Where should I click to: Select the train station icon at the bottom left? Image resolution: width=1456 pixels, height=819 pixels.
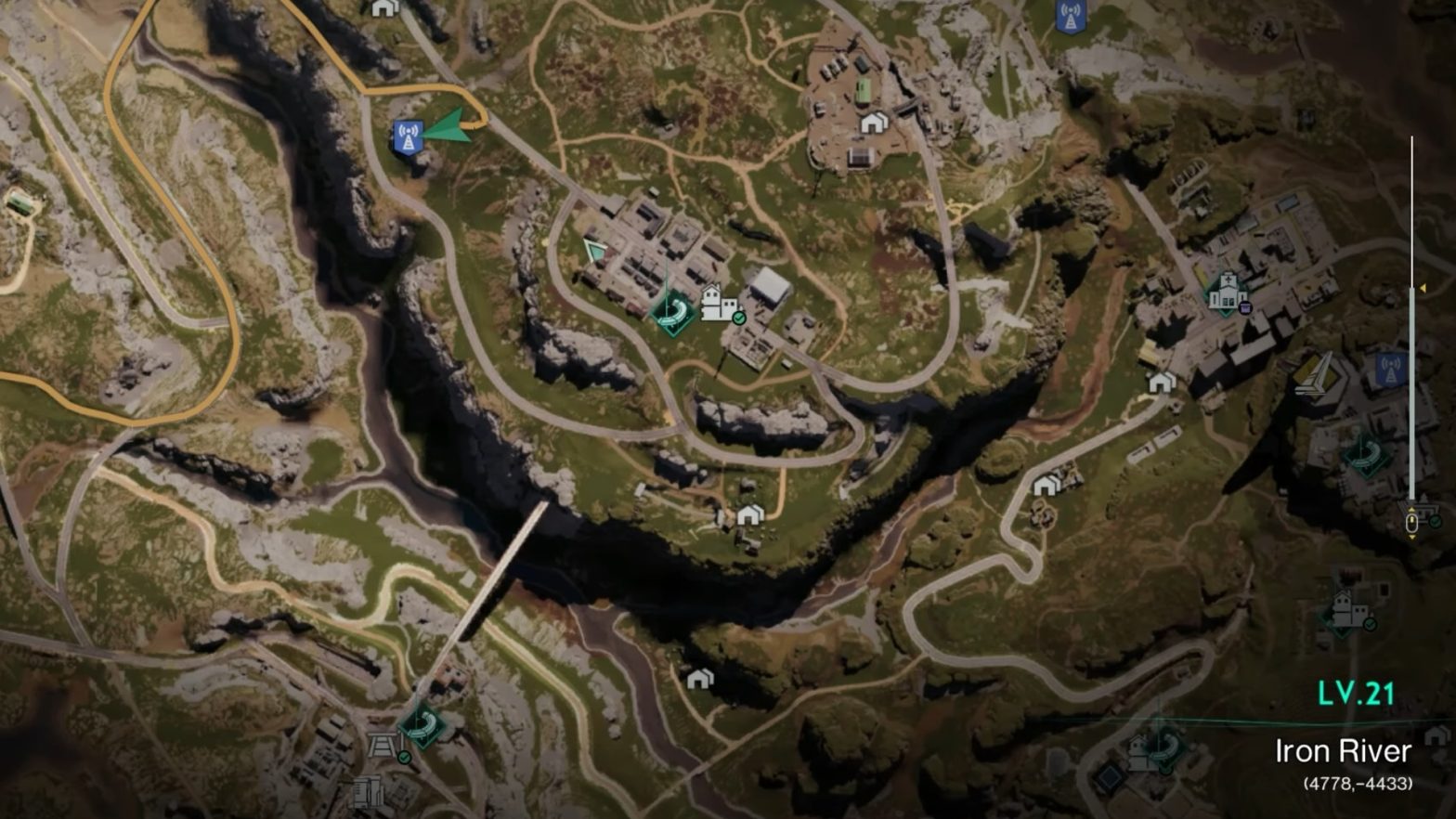[382, 746]
